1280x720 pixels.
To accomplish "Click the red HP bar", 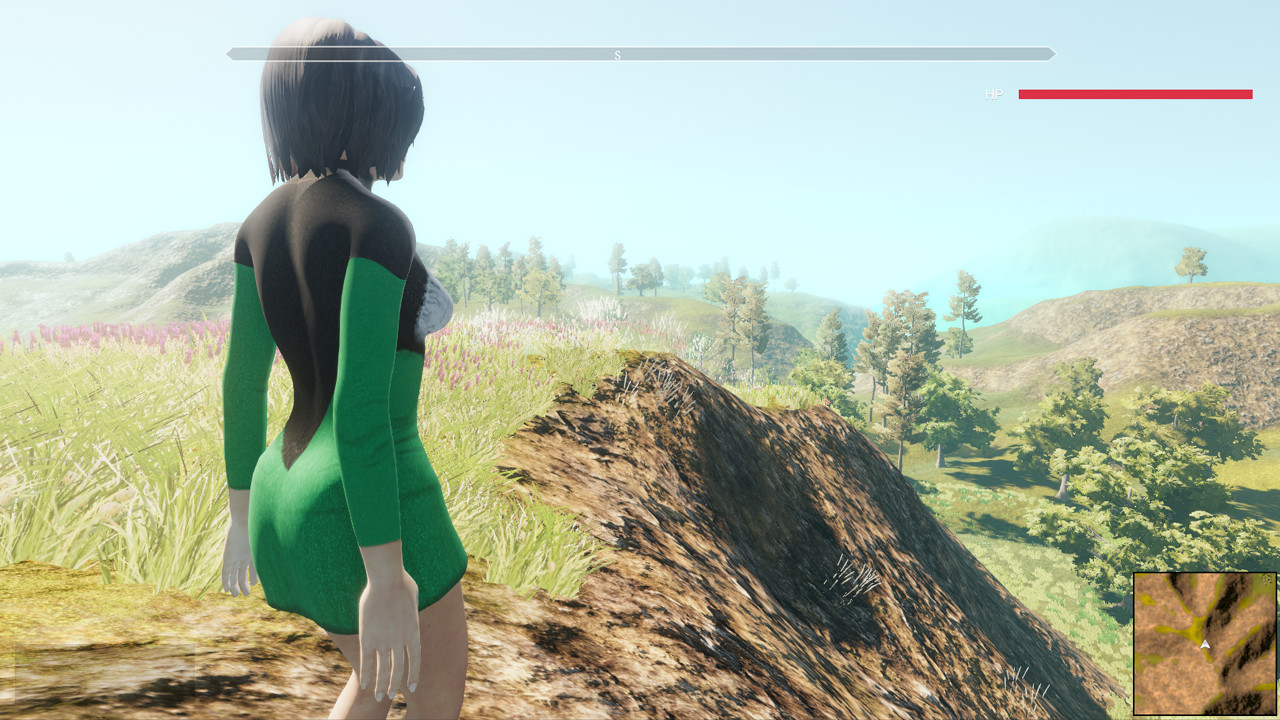I will [1135, 95].
